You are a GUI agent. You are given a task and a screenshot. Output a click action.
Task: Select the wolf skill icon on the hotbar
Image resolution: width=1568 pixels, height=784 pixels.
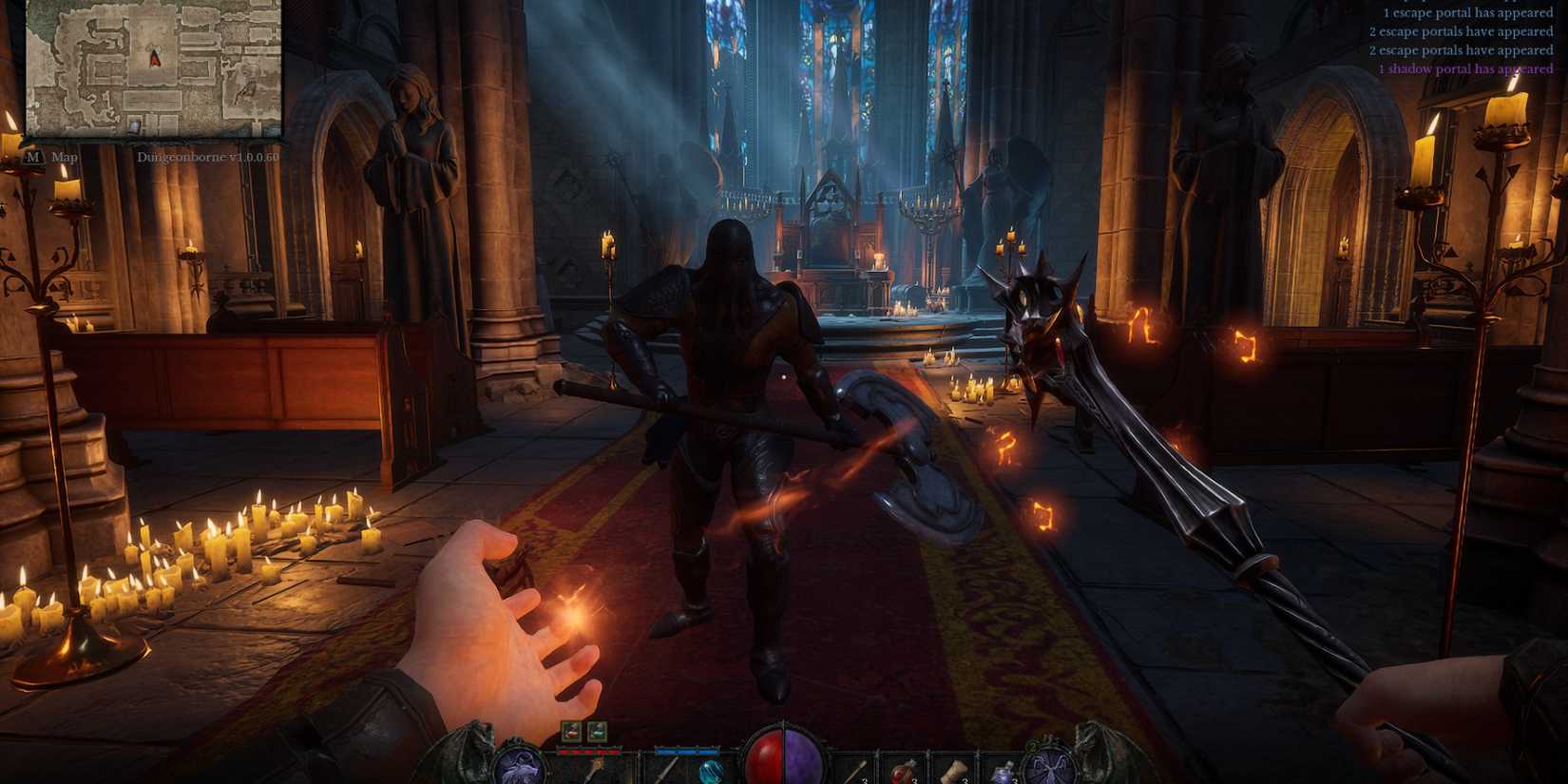[x=520, y=770]
